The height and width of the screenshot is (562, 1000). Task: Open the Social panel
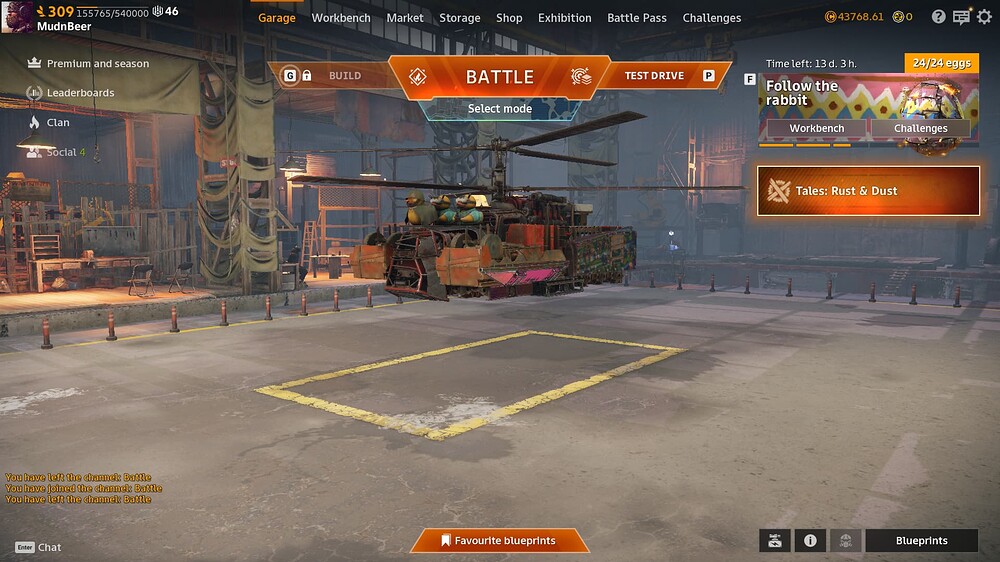tap(61, 152)
